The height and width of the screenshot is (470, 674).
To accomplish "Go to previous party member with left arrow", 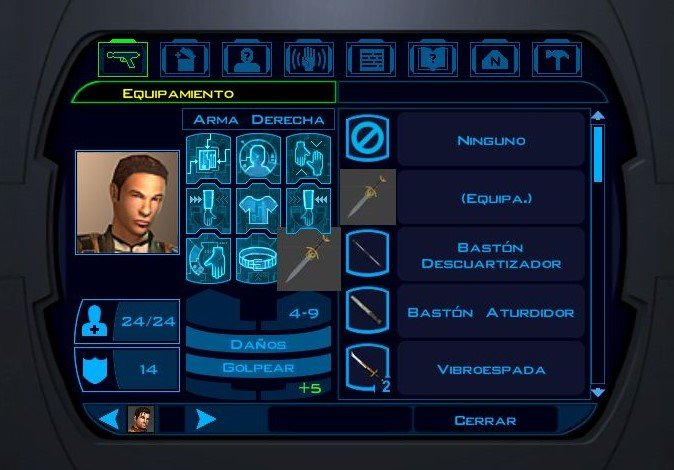I will pyautogui.click(x=109, y=420).
